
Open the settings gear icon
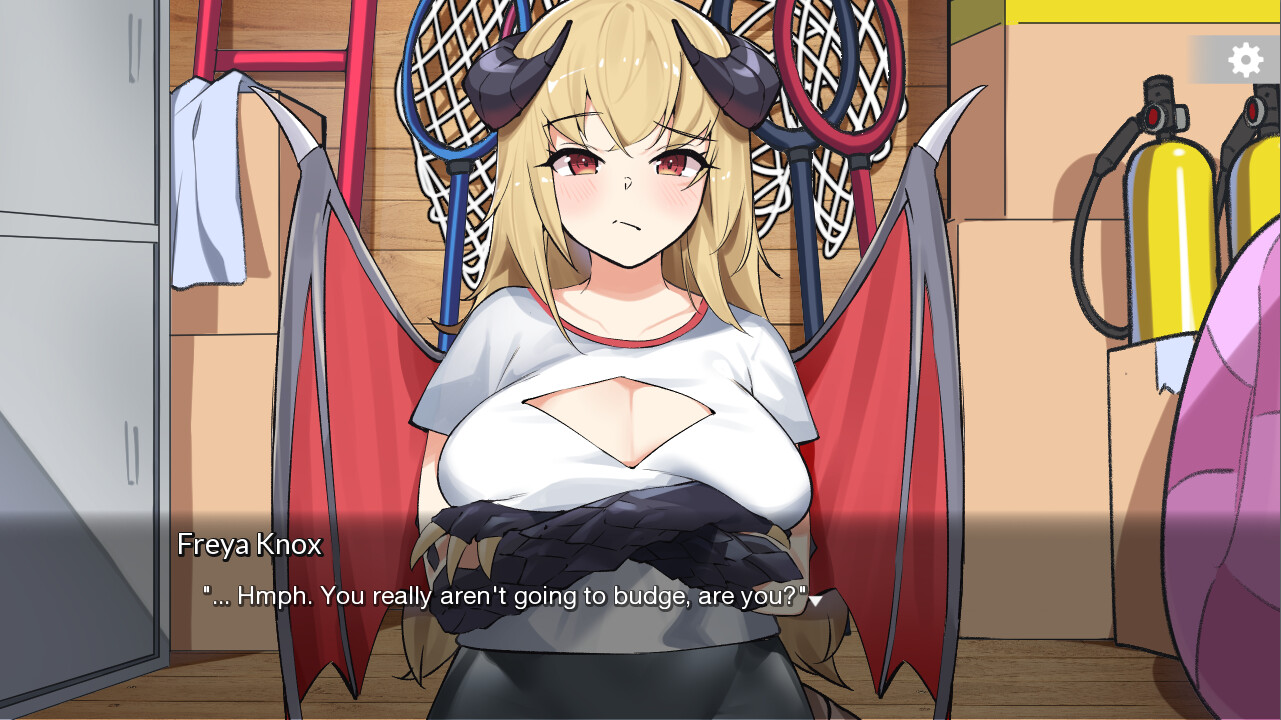[1244, 59]
